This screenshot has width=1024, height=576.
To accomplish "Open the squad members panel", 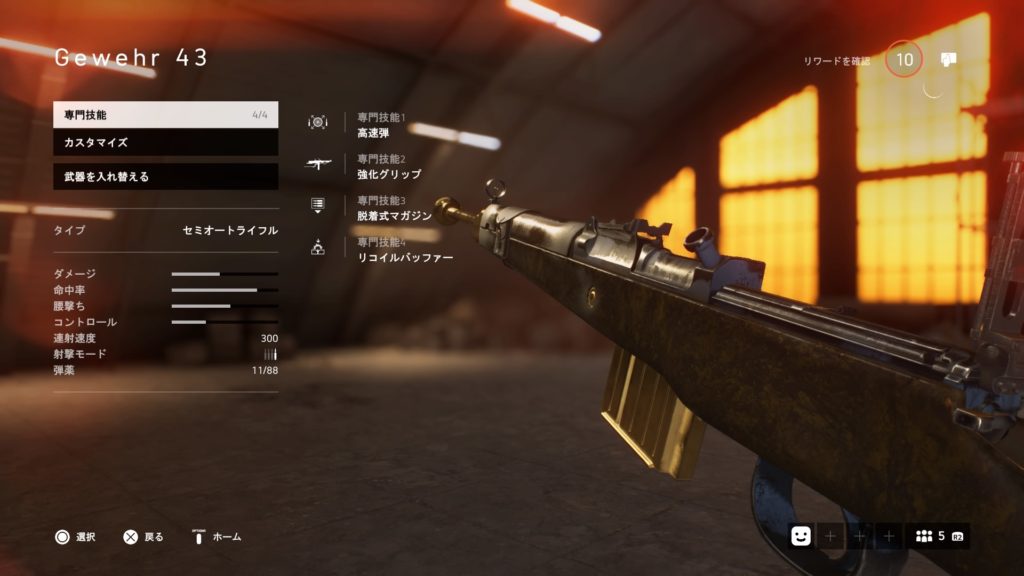I will [x=937, y=536].
